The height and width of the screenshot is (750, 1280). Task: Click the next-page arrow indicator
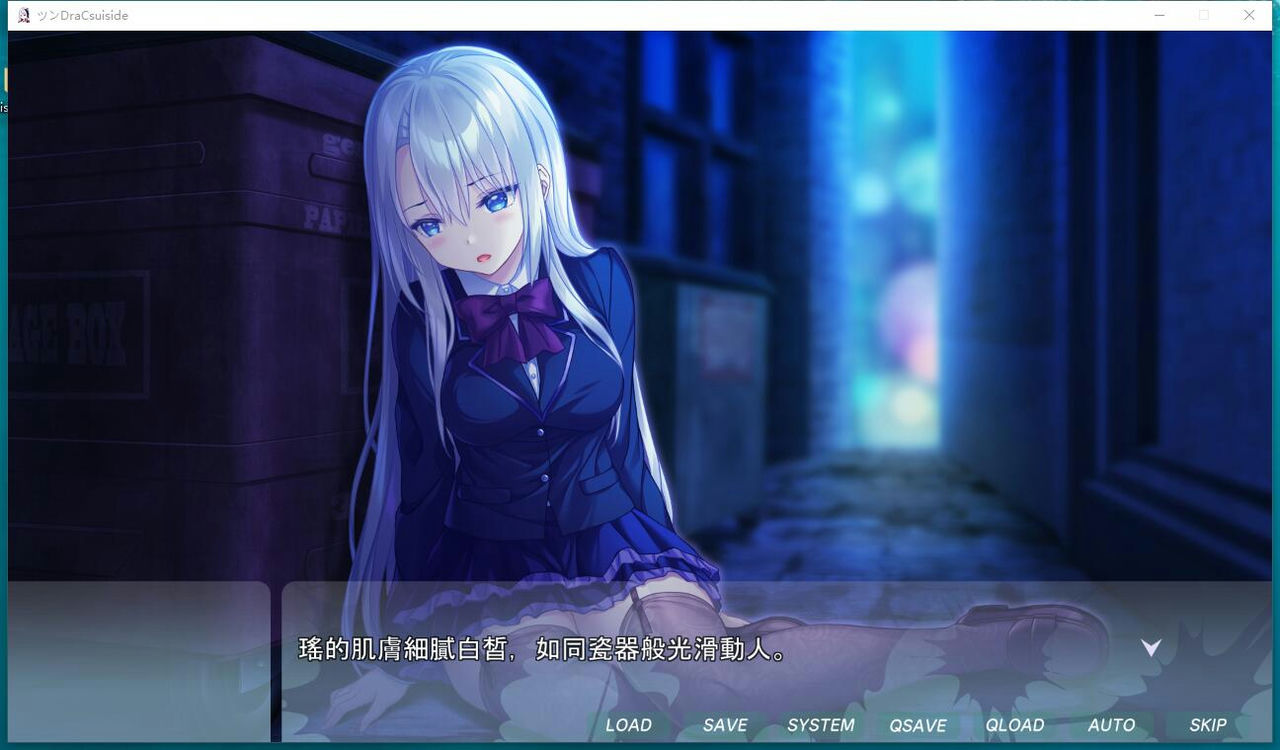click(x=1151, y=647)
